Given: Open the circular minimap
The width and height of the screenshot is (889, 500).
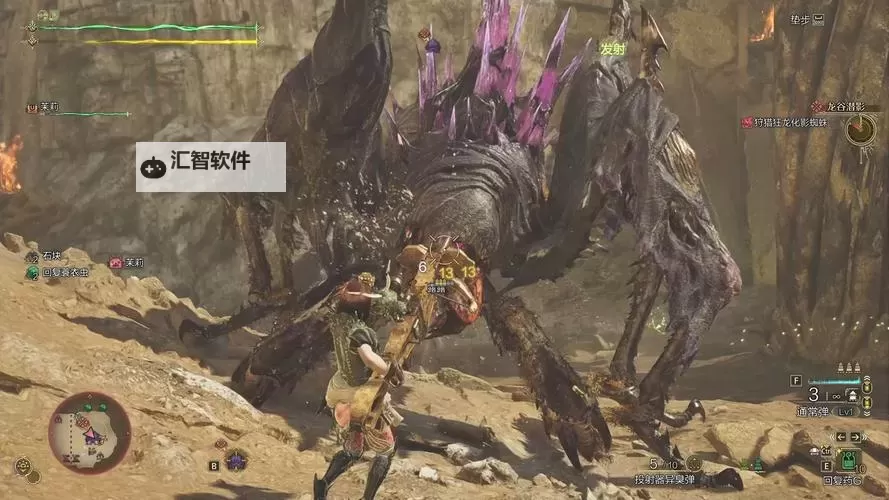Looking at the screenshot, I should (x=89, y=432).
